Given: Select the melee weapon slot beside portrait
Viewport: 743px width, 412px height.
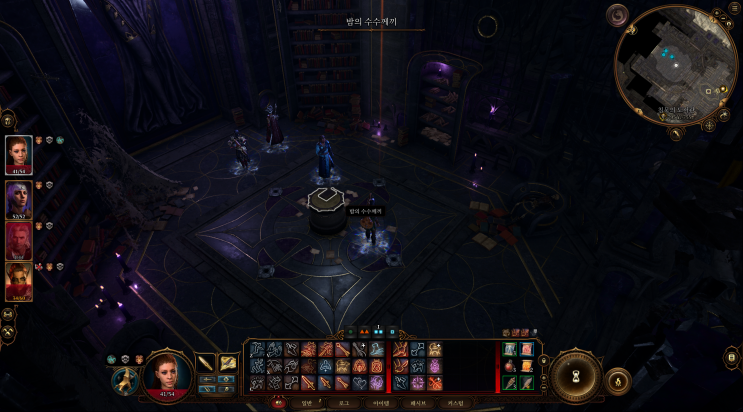Looking at the screenshot, I should 206,363.
